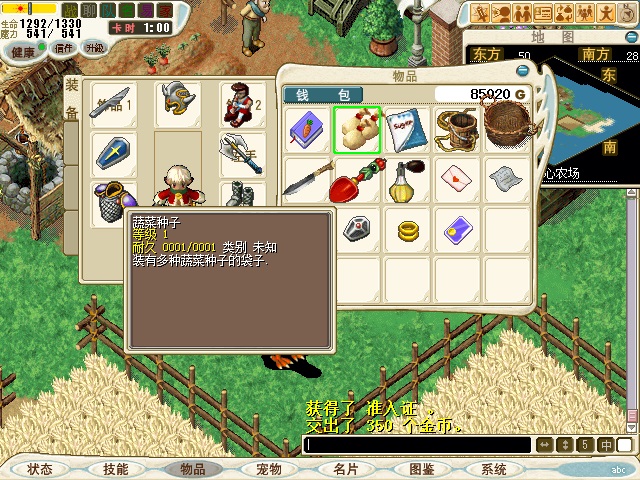This screenshot has height=480, width=640.
Task: Pick the sugar packet item
Action: [407, 129]
